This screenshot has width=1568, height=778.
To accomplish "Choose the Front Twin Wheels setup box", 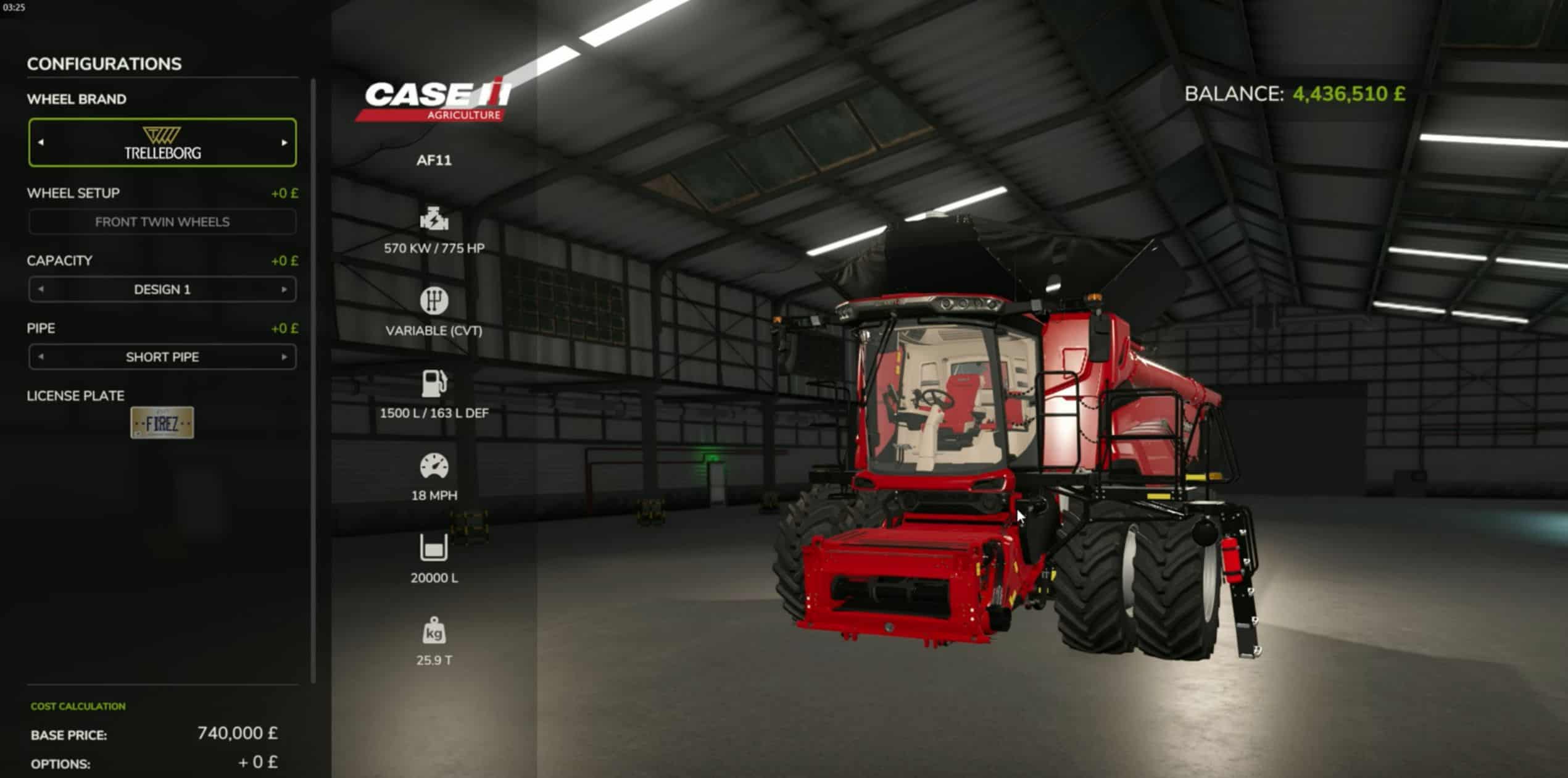I will tap(162, 222).
